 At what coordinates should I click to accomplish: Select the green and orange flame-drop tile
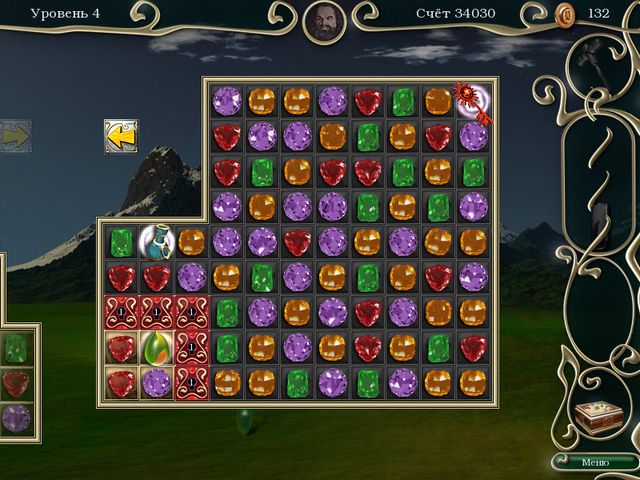[x=156, y=347]
